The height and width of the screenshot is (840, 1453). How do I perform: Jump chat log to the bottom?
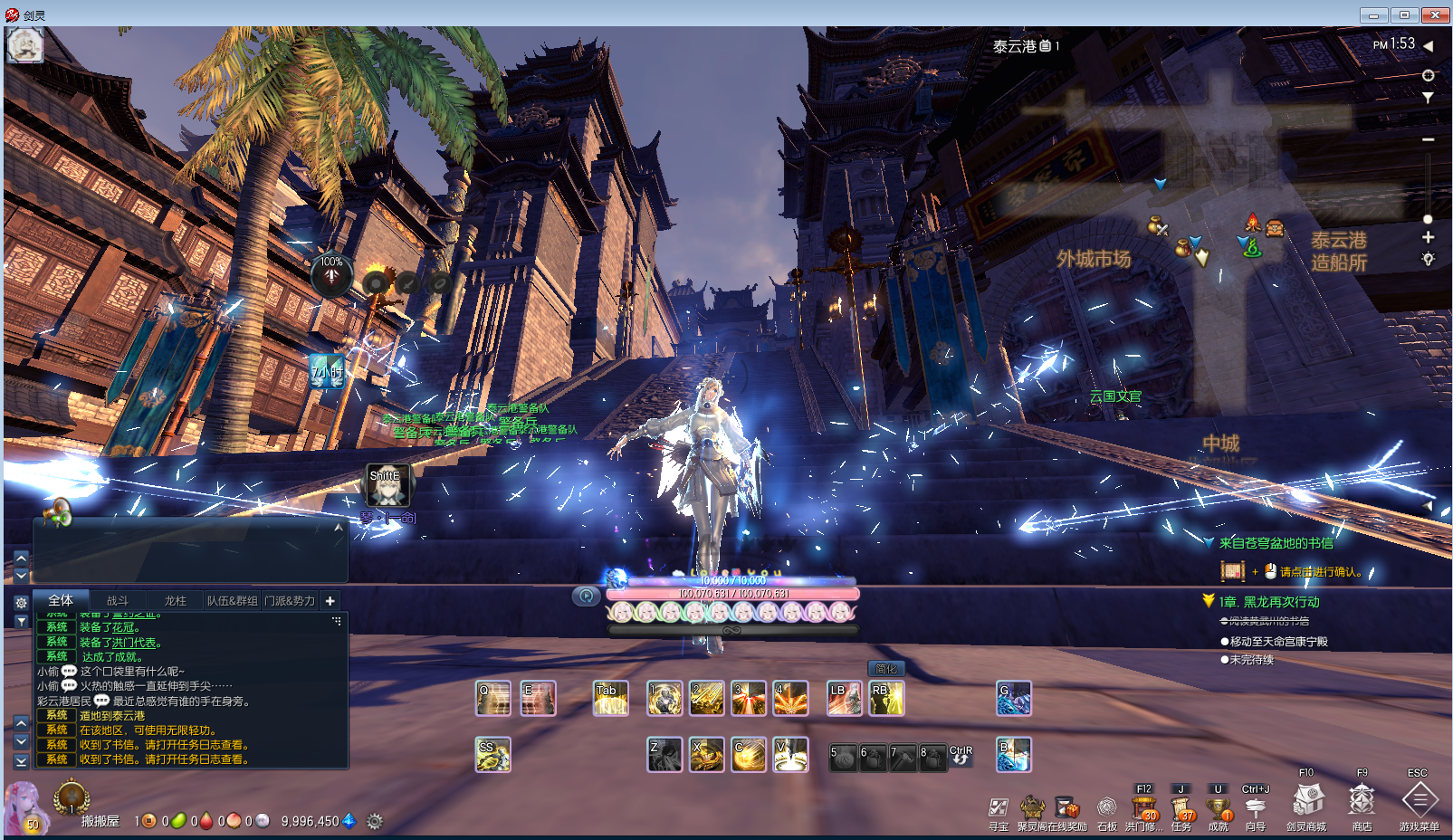pyautogui.click(x=22, y=761)
